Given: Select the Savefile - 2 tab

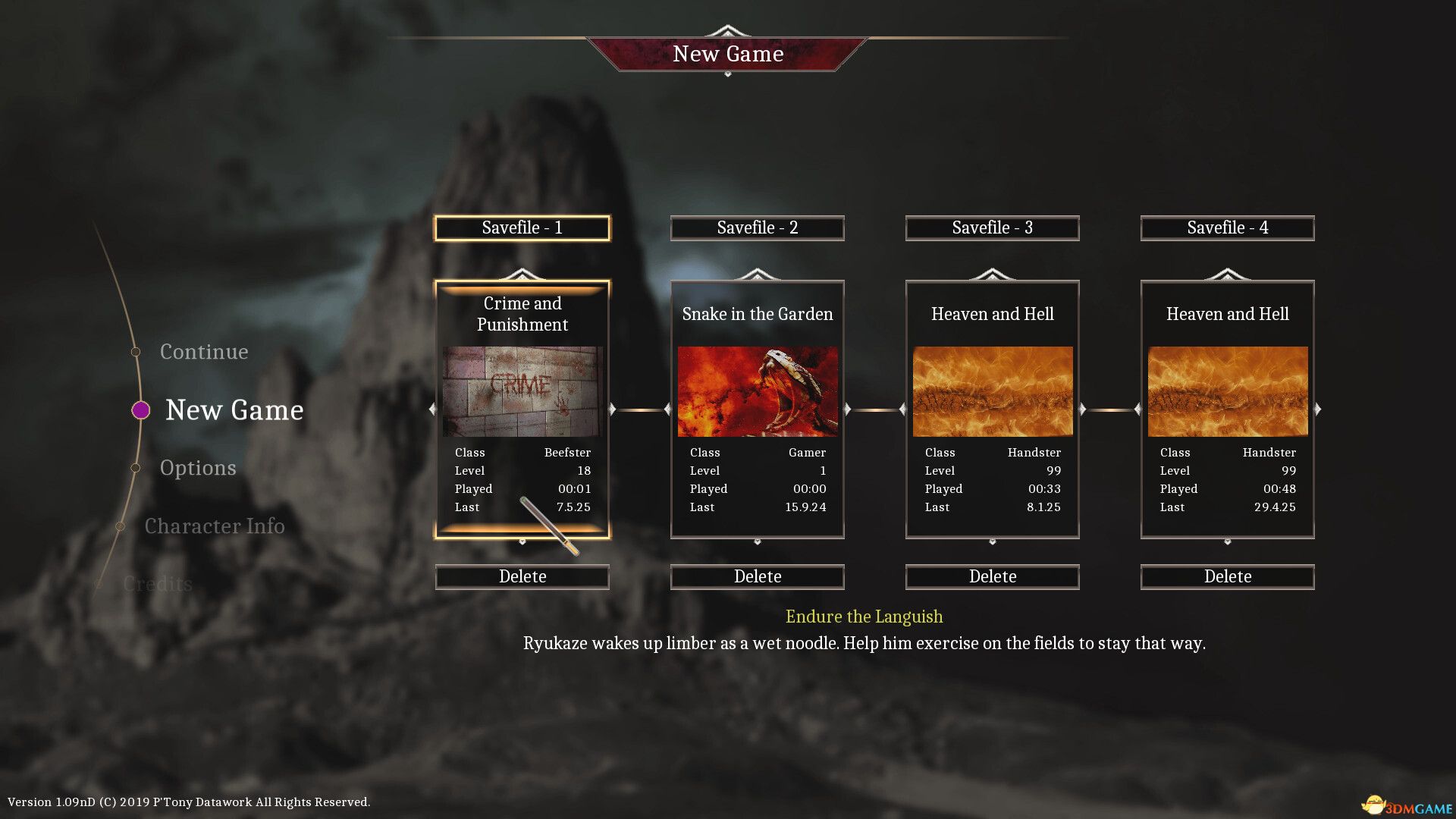Looking at the screenshot, I should coord(757,227).
